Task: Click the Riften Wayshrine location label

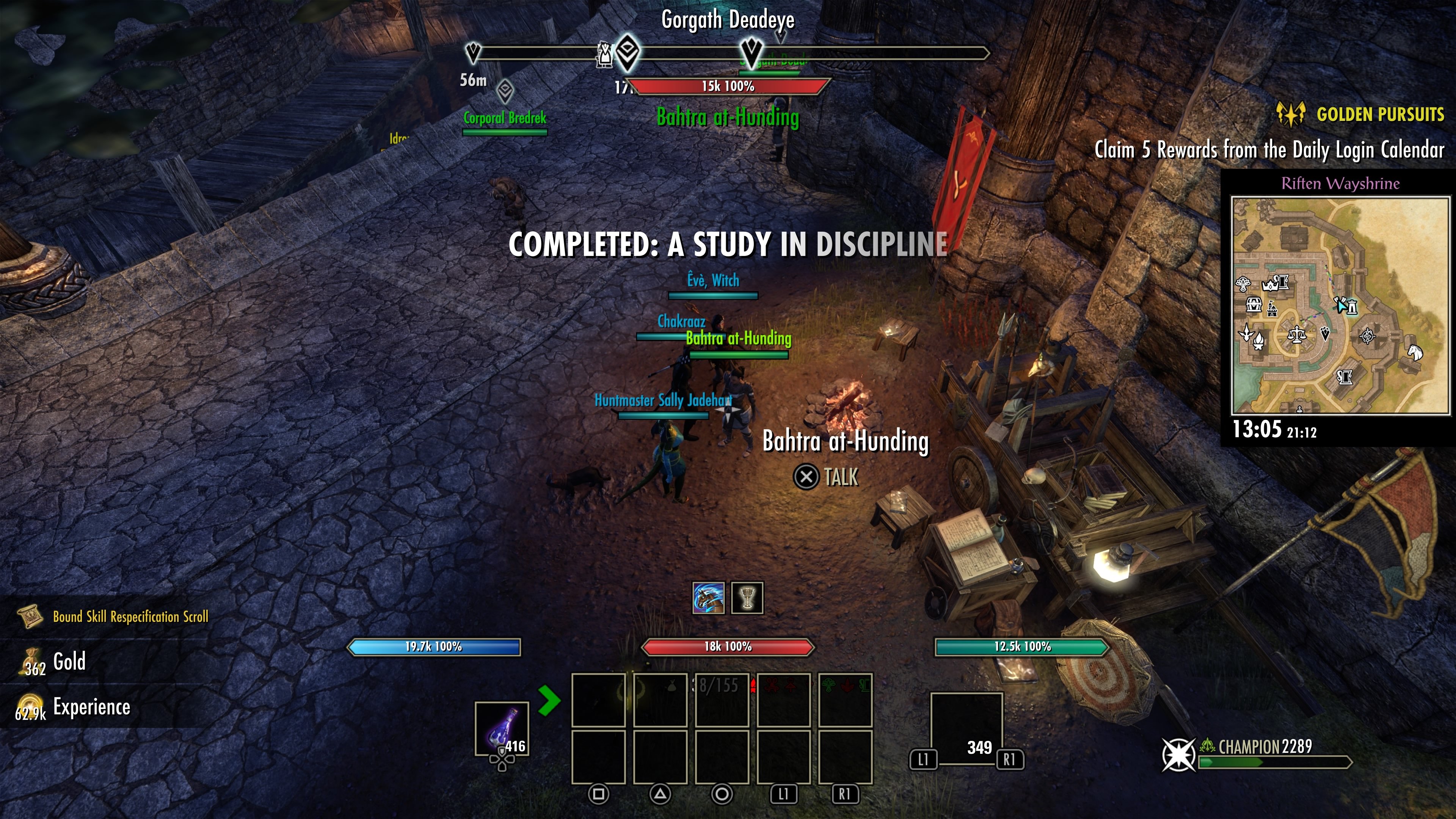Action: [1340, 183]
